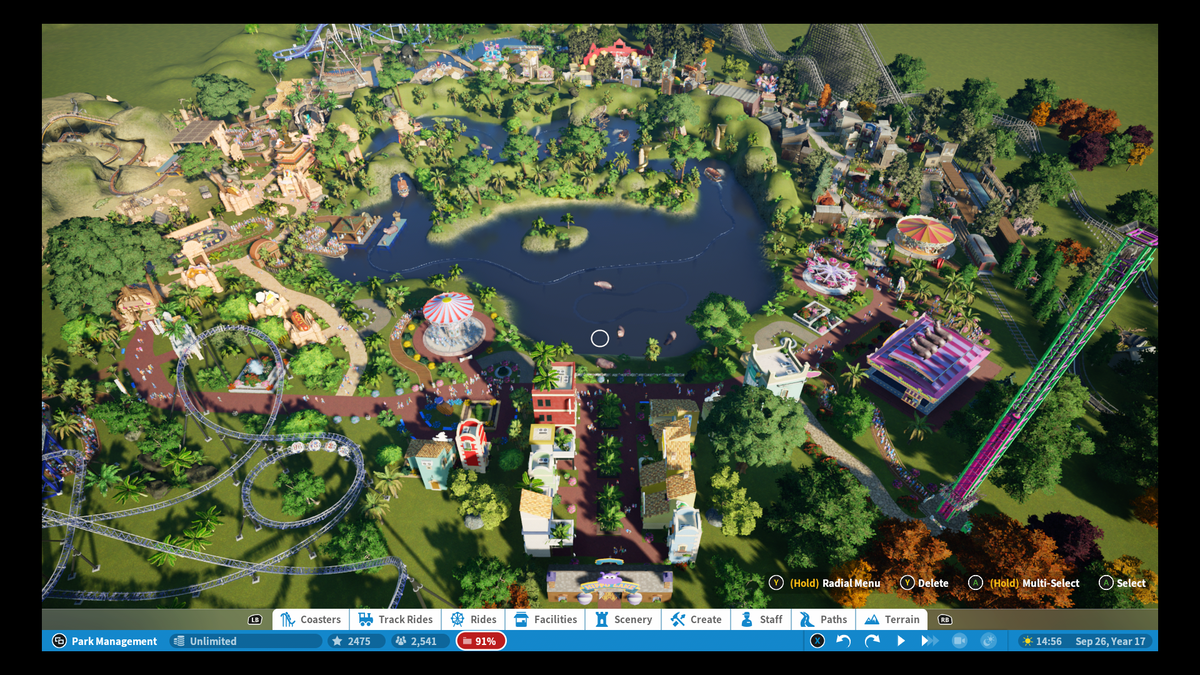Undo the last action
This screenshot has height=675, width=1200.
tap(843, 641)
